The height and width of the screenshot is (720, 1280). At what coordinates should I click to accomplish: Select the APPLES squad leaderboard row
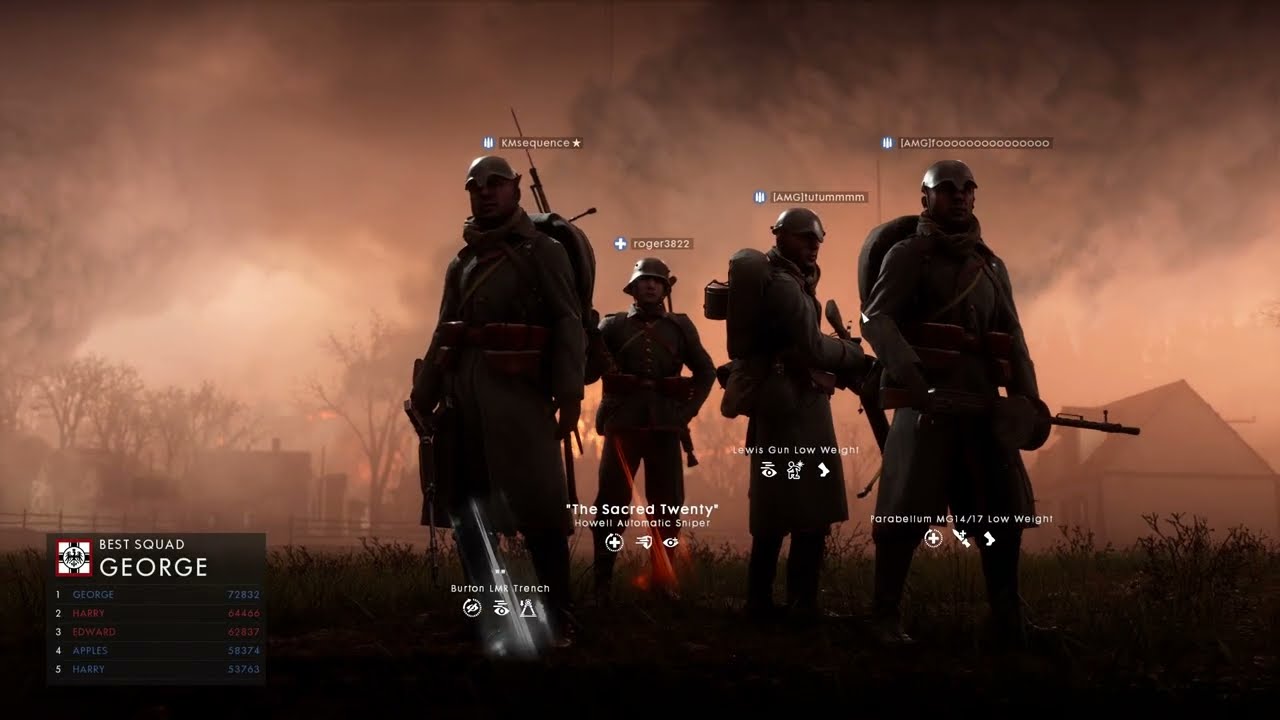156,651
